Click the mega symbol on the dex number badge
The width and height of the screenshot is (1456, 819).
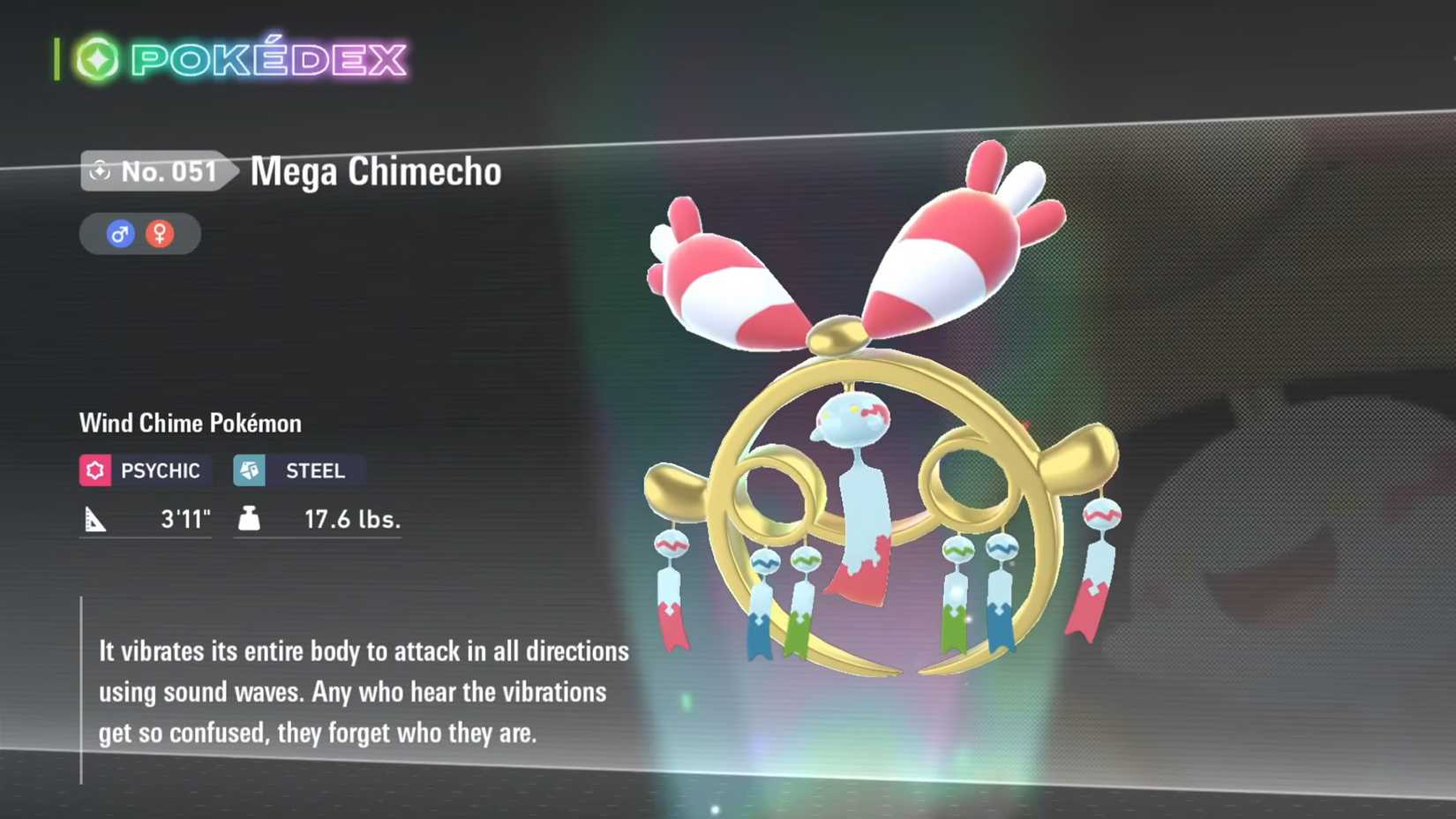coord(100,172)
